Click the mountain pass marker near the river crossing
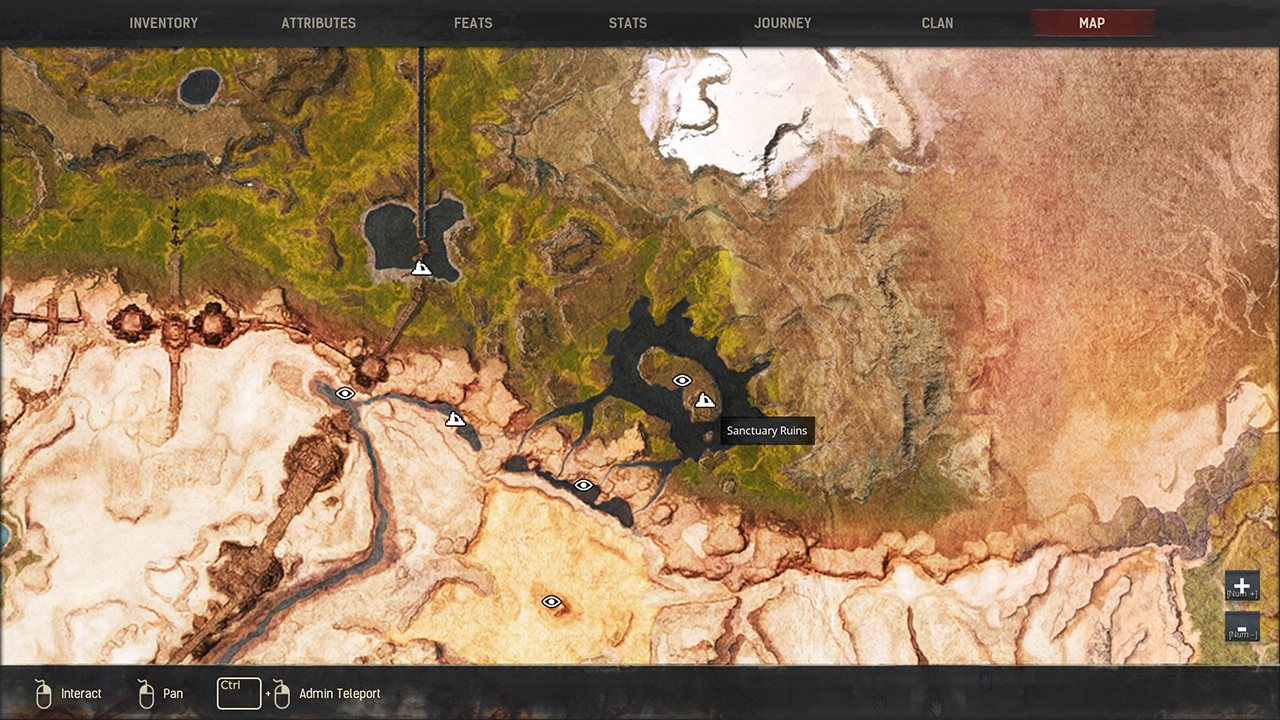The height and width of the screenshot is (720, 1280). 455,419
